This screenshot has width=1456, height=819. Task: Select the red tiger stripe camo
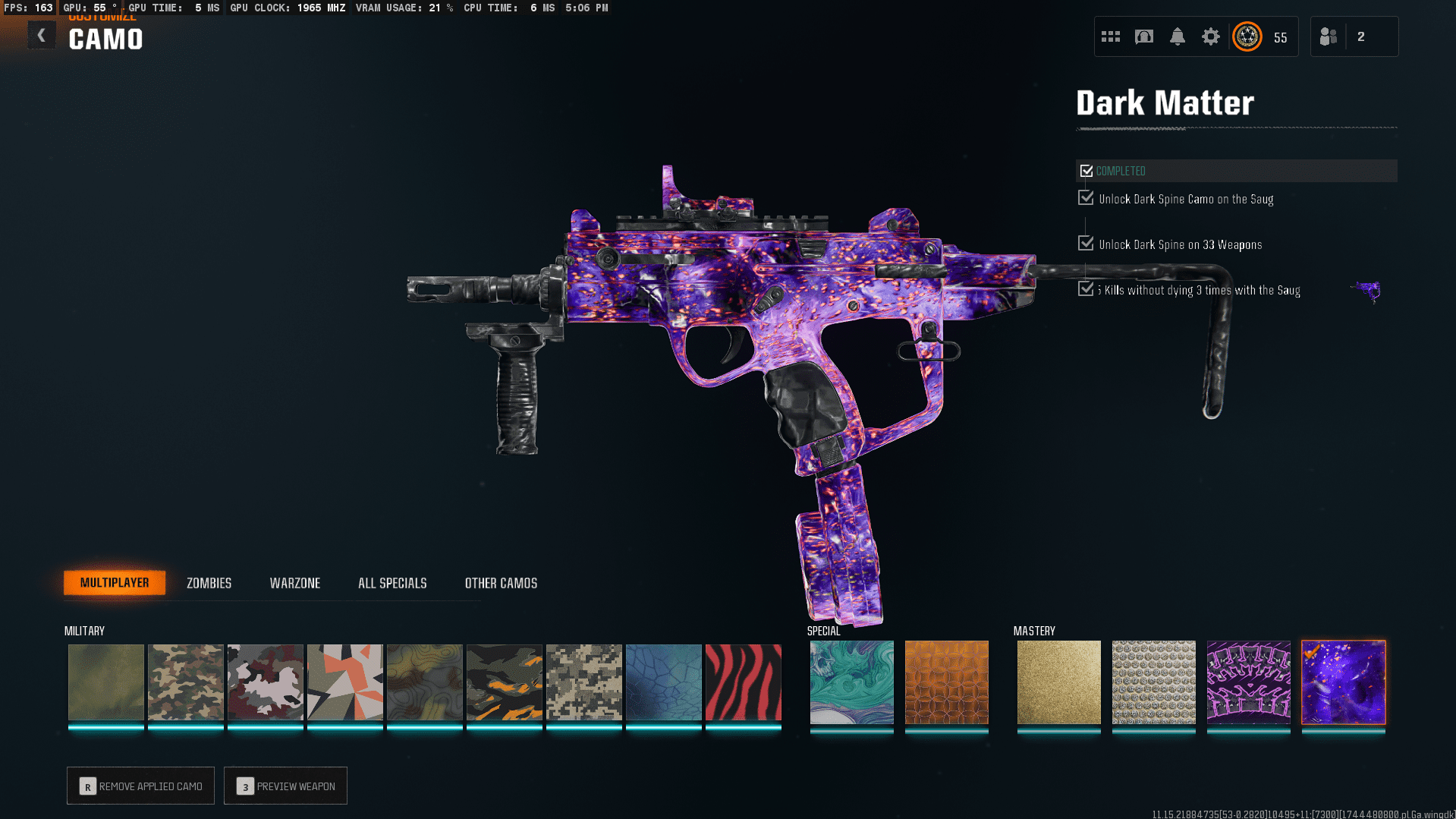[x=743, y=682]
